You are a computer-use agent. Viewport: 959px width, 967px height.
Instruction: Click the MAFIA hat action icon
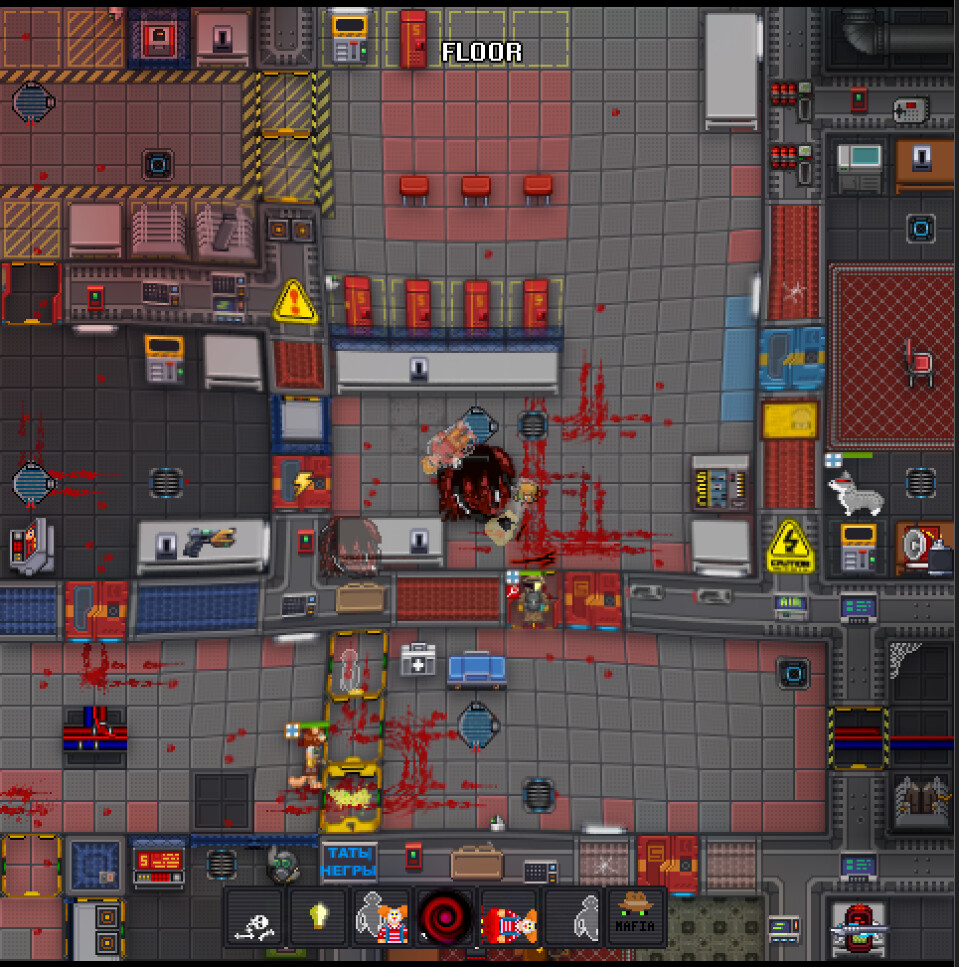click(635, 917)
